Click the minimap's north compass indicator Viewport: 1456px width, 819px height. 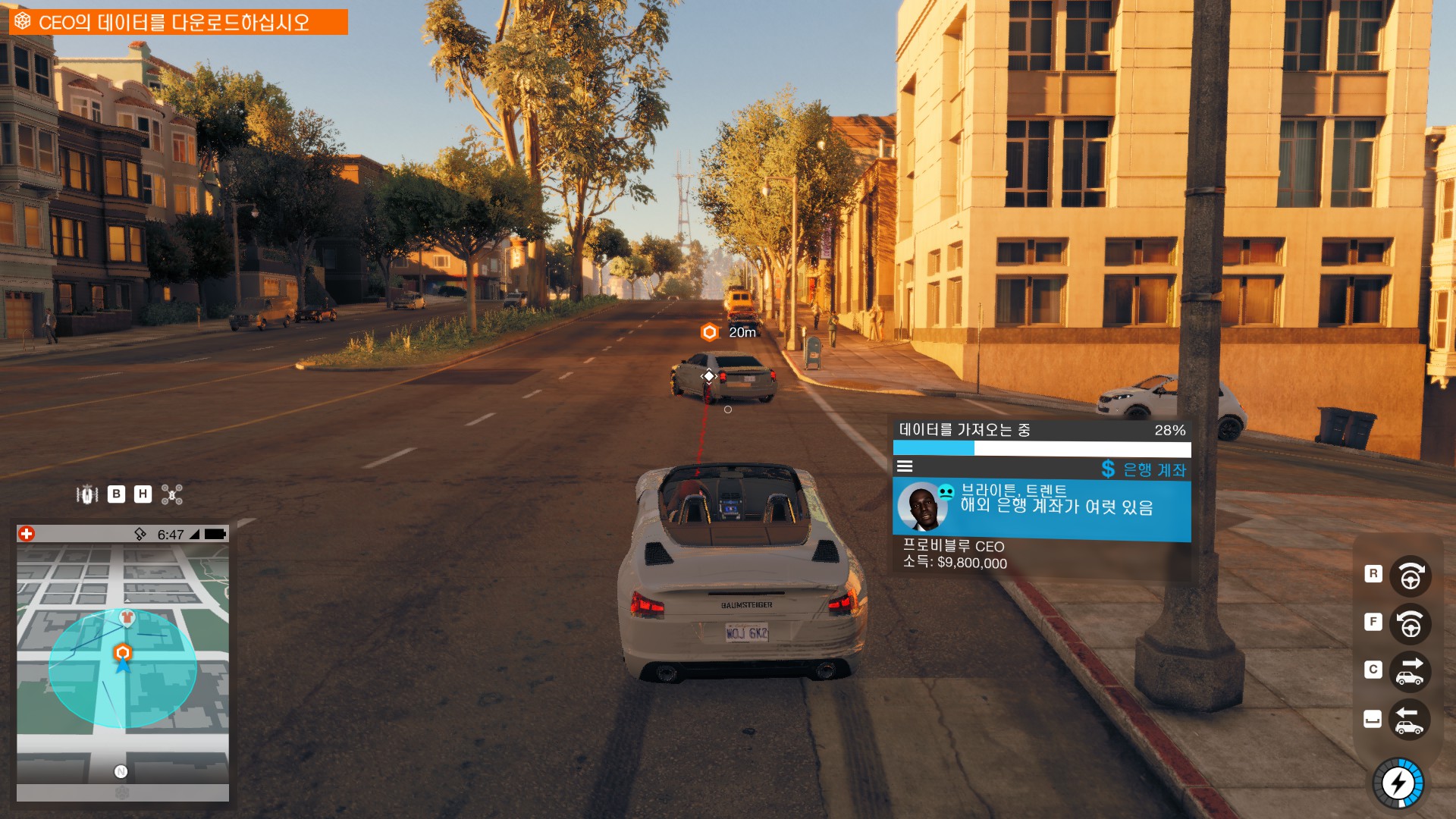121,771
